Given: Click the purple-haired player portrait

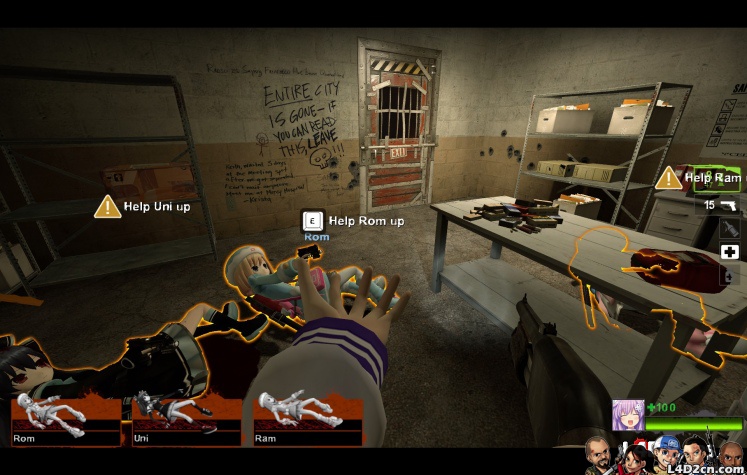Looking at the screenshot, I should [628, 415].
